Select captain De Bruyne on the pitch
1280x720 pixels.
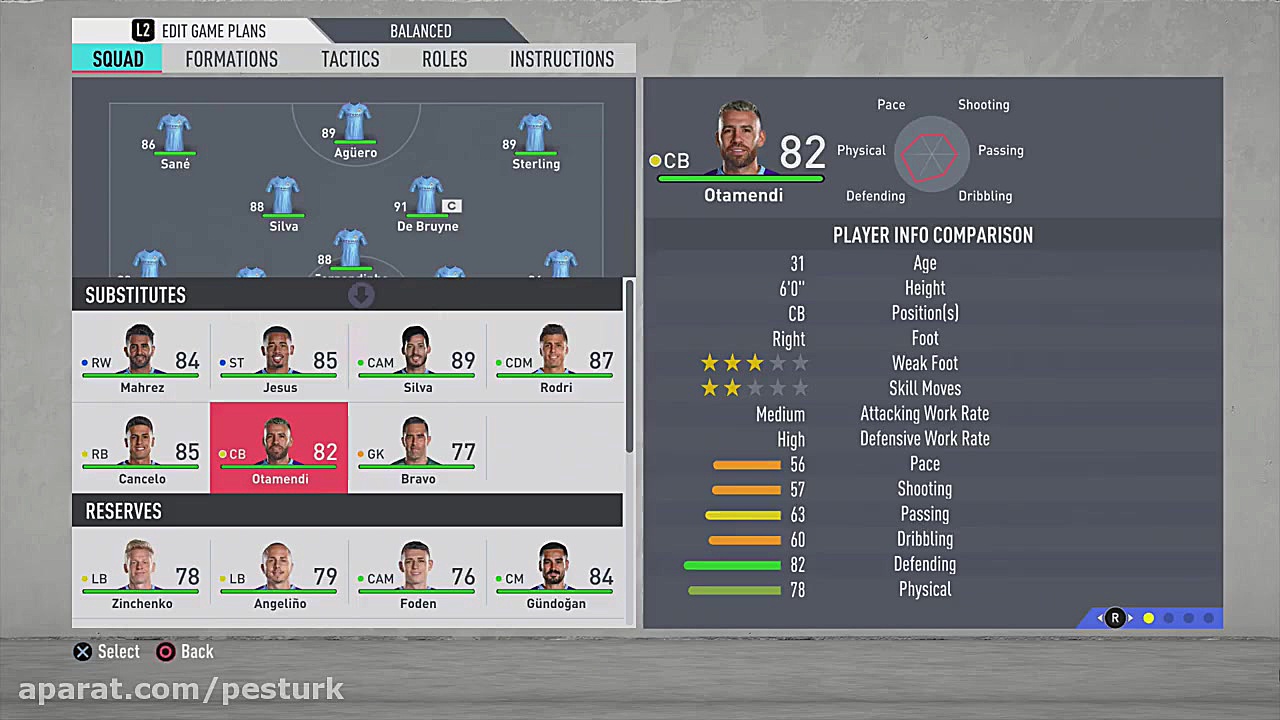click(427, 205)
